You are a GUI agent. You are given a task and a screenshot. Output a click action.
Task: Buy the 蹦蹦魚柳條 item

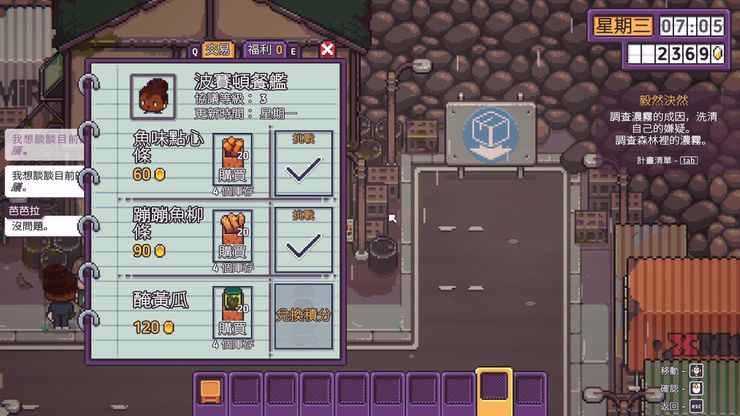232,238
